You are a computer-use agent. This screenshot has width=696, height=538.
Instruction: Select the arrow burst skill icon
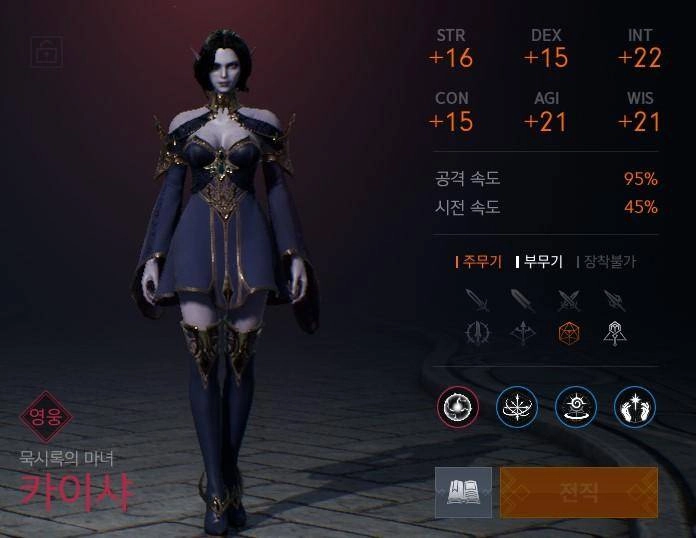517,407
